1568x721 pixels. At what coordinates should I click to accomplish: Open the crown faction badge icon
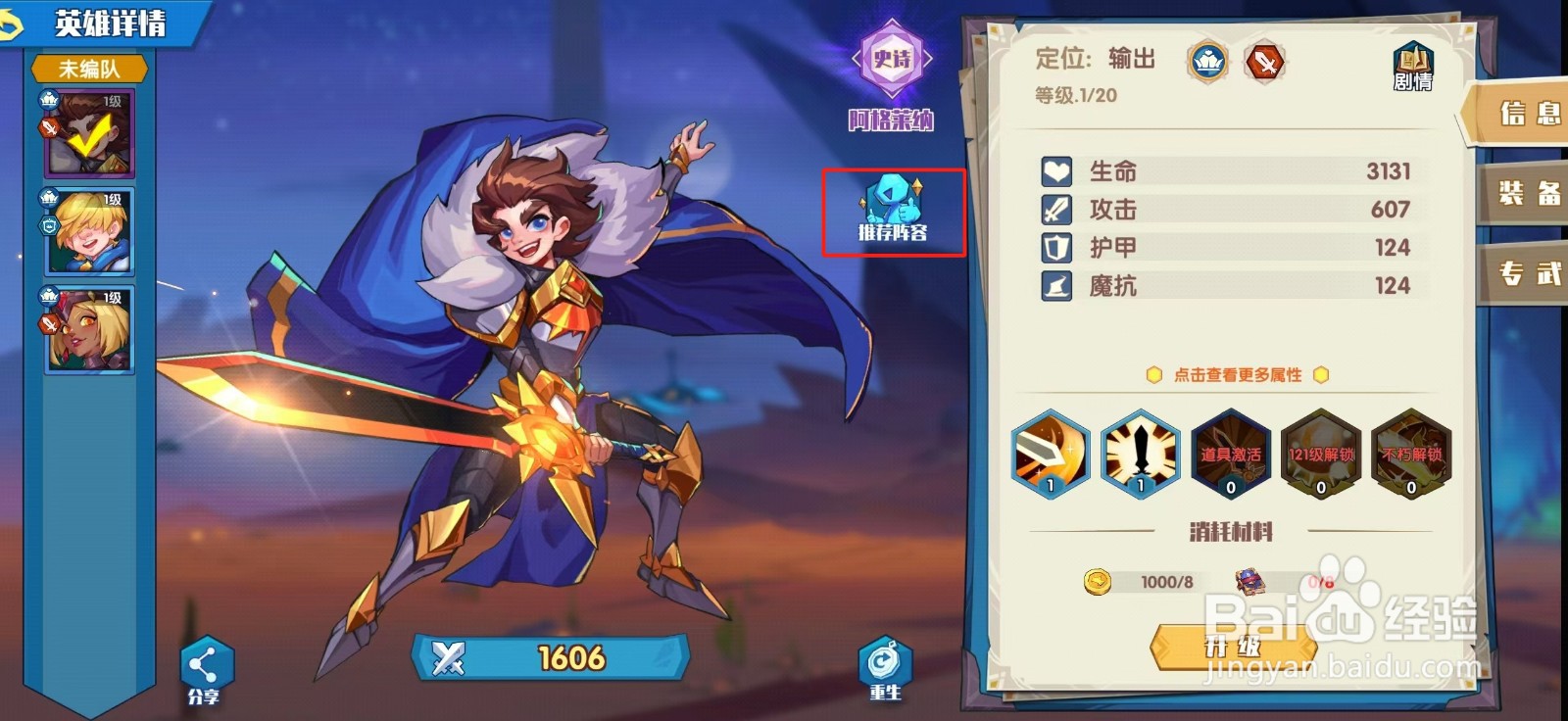[1206, 62]
